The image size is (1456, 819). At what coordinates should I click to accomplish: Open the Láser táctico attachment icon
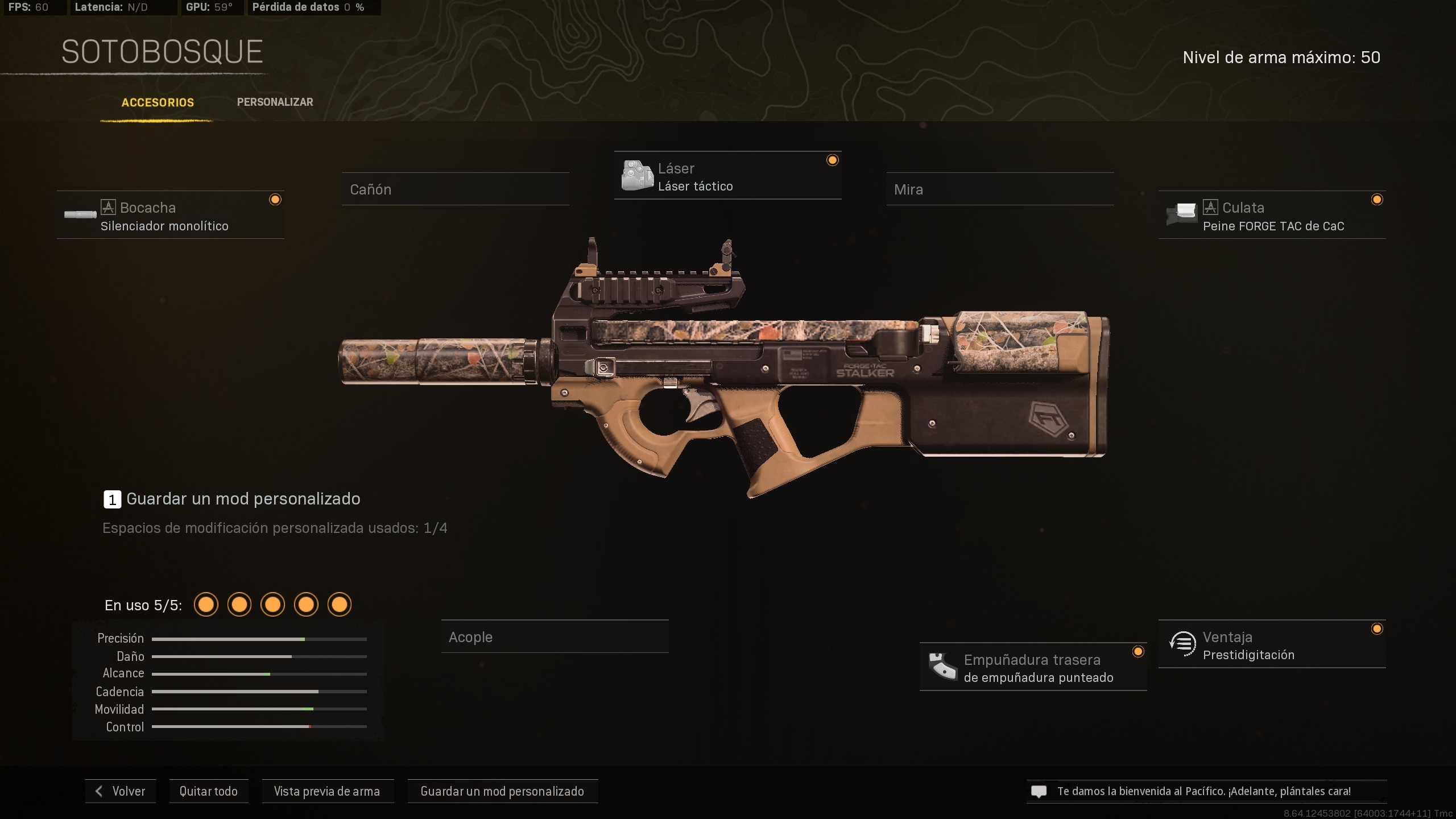click(x=638, y=175)
